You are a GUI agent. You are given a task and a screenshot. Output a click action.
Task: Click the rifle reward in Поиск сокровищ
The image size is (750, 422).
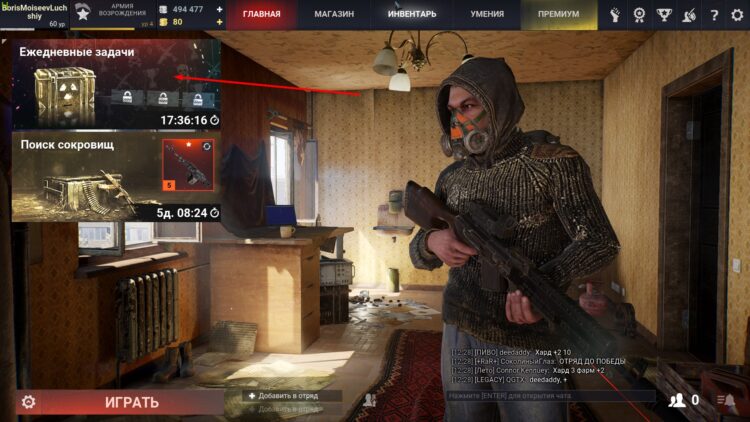[189, 165]
